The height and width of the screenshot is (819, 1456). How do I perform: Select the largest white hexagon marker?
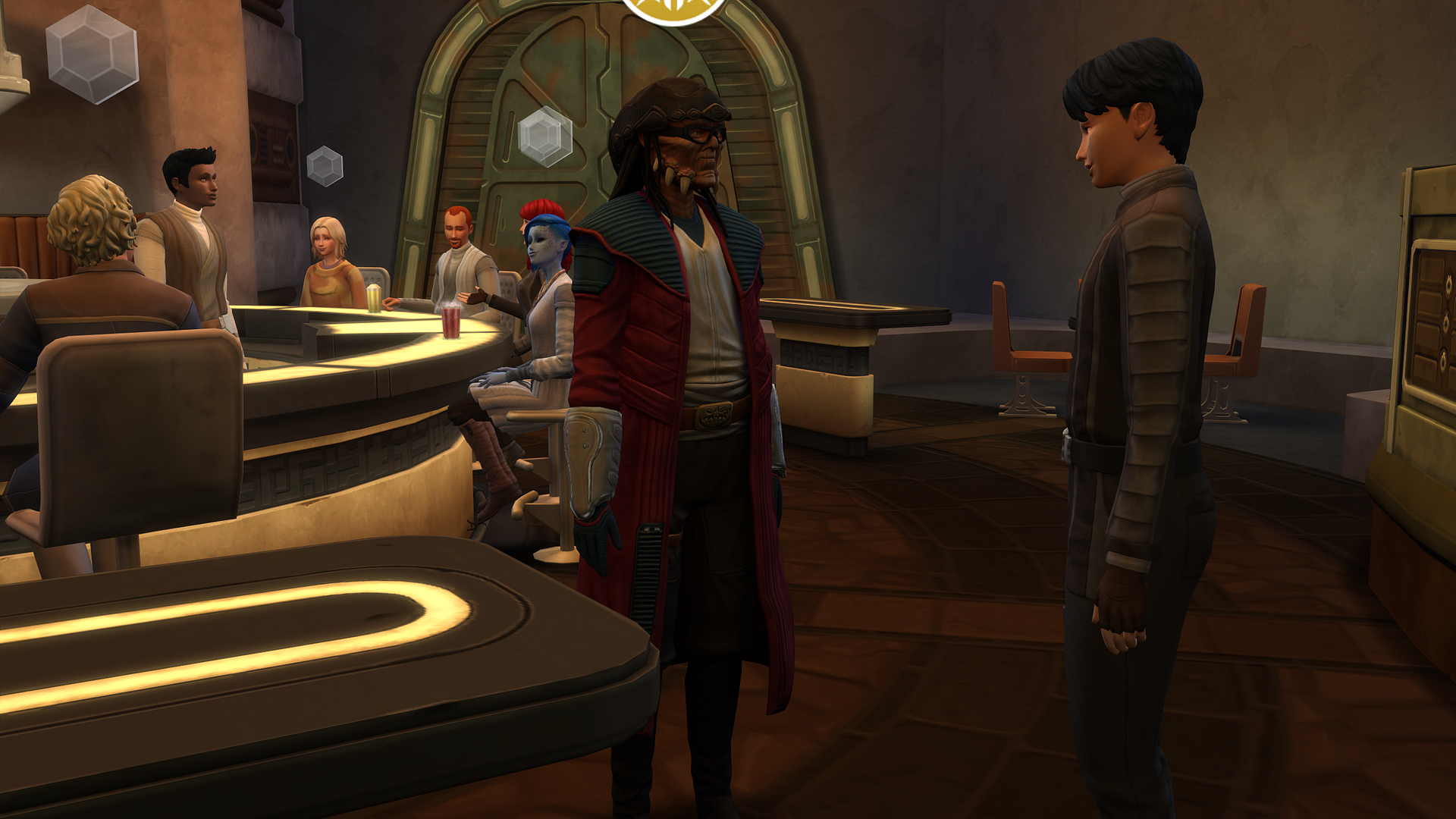click(93, 54)
